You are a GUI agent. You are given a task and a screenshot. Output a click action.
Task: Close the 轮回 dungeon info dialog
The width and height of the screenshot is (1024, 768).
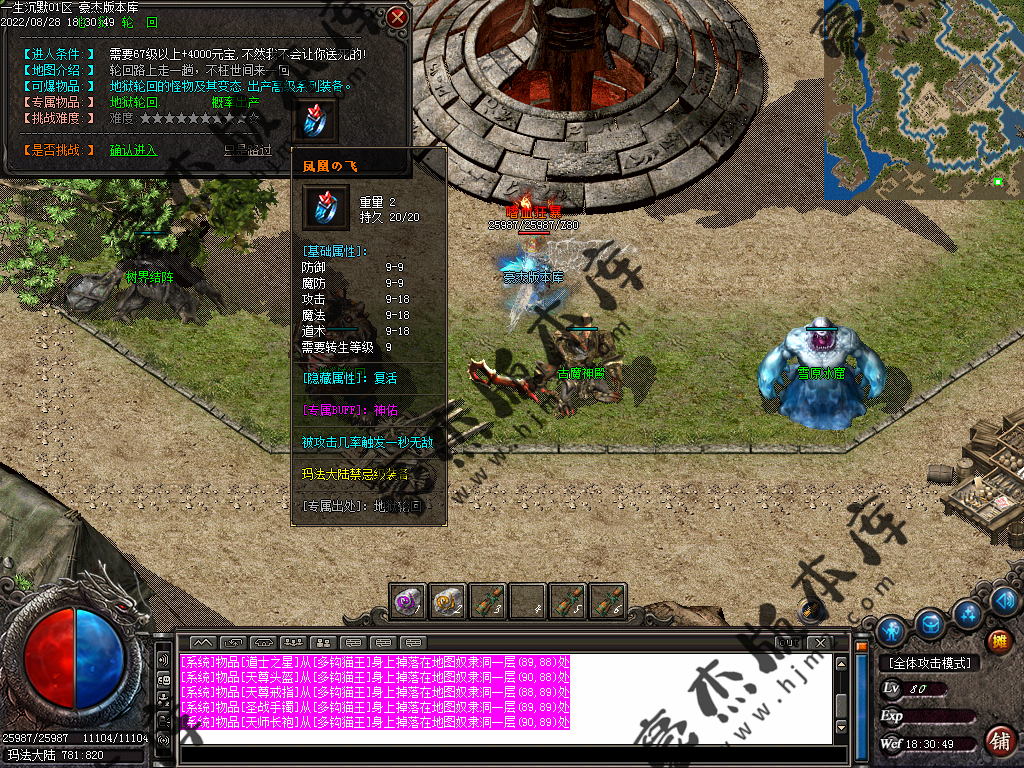pos(397,17)
